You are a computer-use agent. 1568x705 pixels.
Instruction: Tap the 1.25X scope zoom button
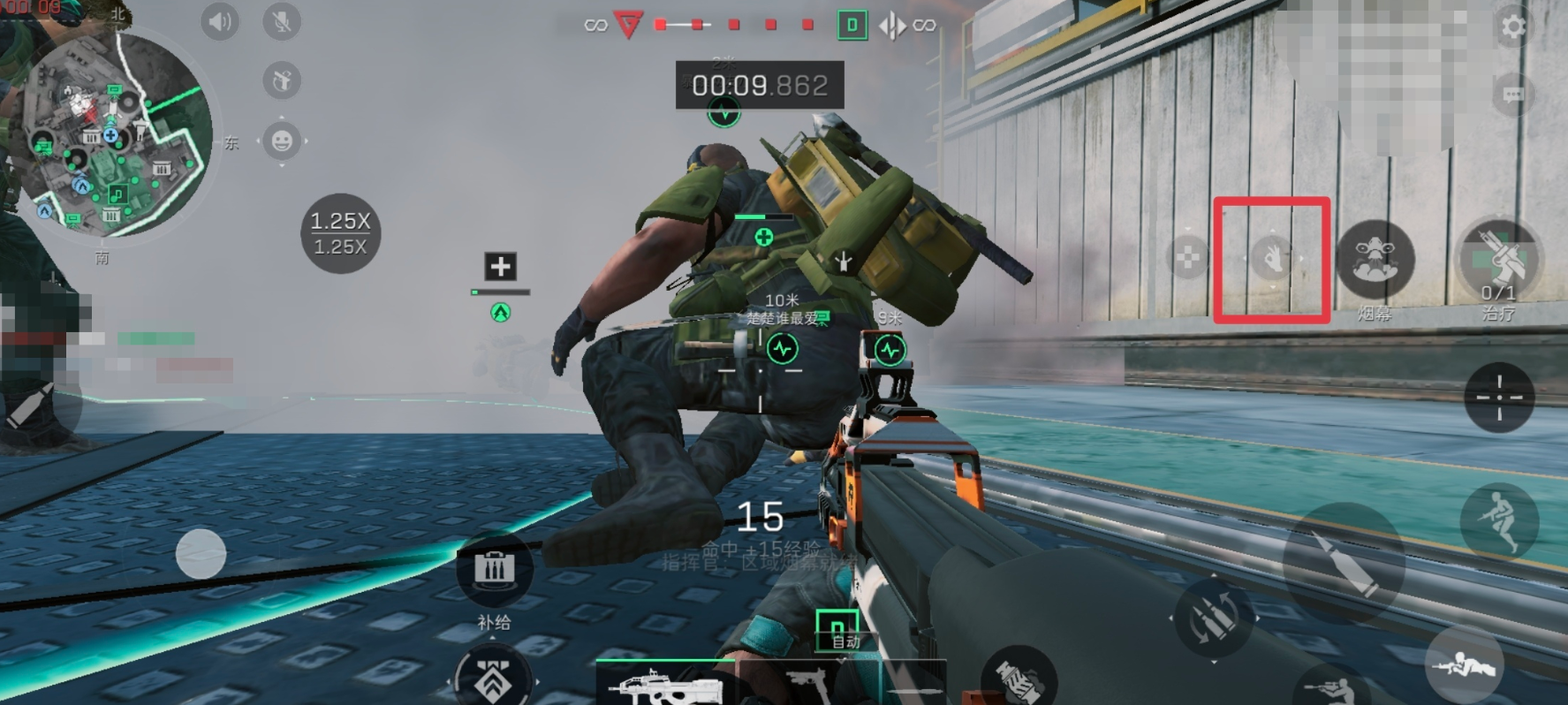click(x=341, y=233)
